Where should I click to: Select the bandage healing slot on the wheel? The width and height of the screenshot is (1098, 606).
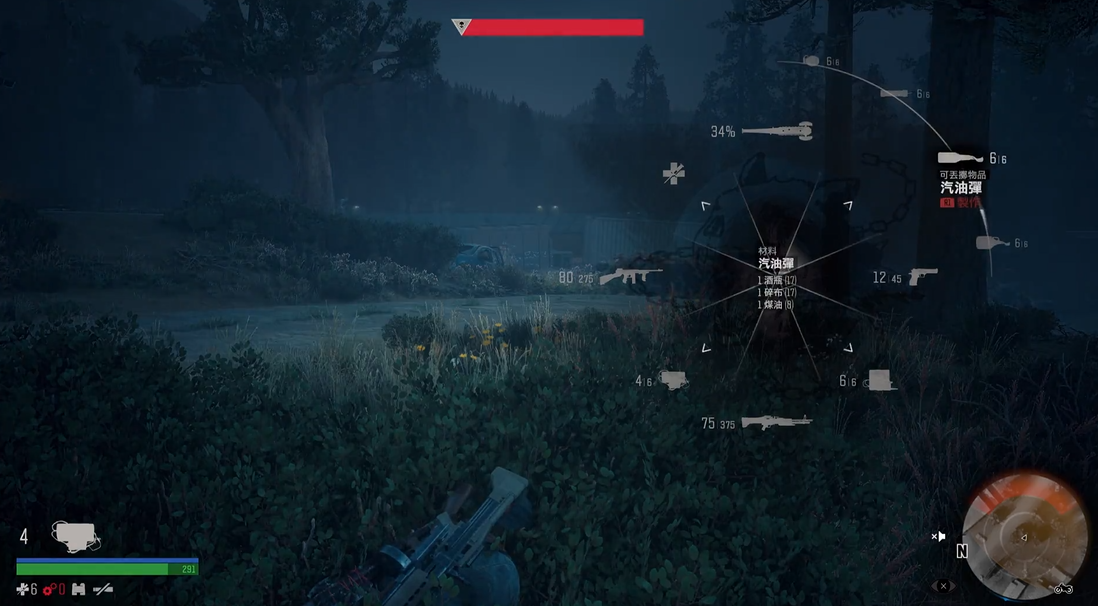[x=674, y=173]
